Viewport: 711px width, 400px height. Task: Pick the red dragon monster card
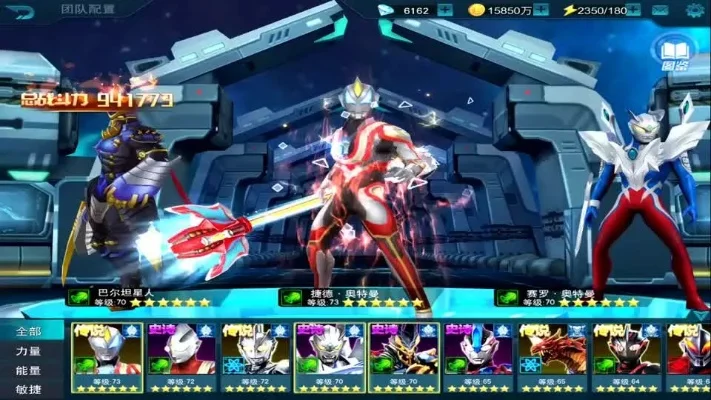point(551,357)
